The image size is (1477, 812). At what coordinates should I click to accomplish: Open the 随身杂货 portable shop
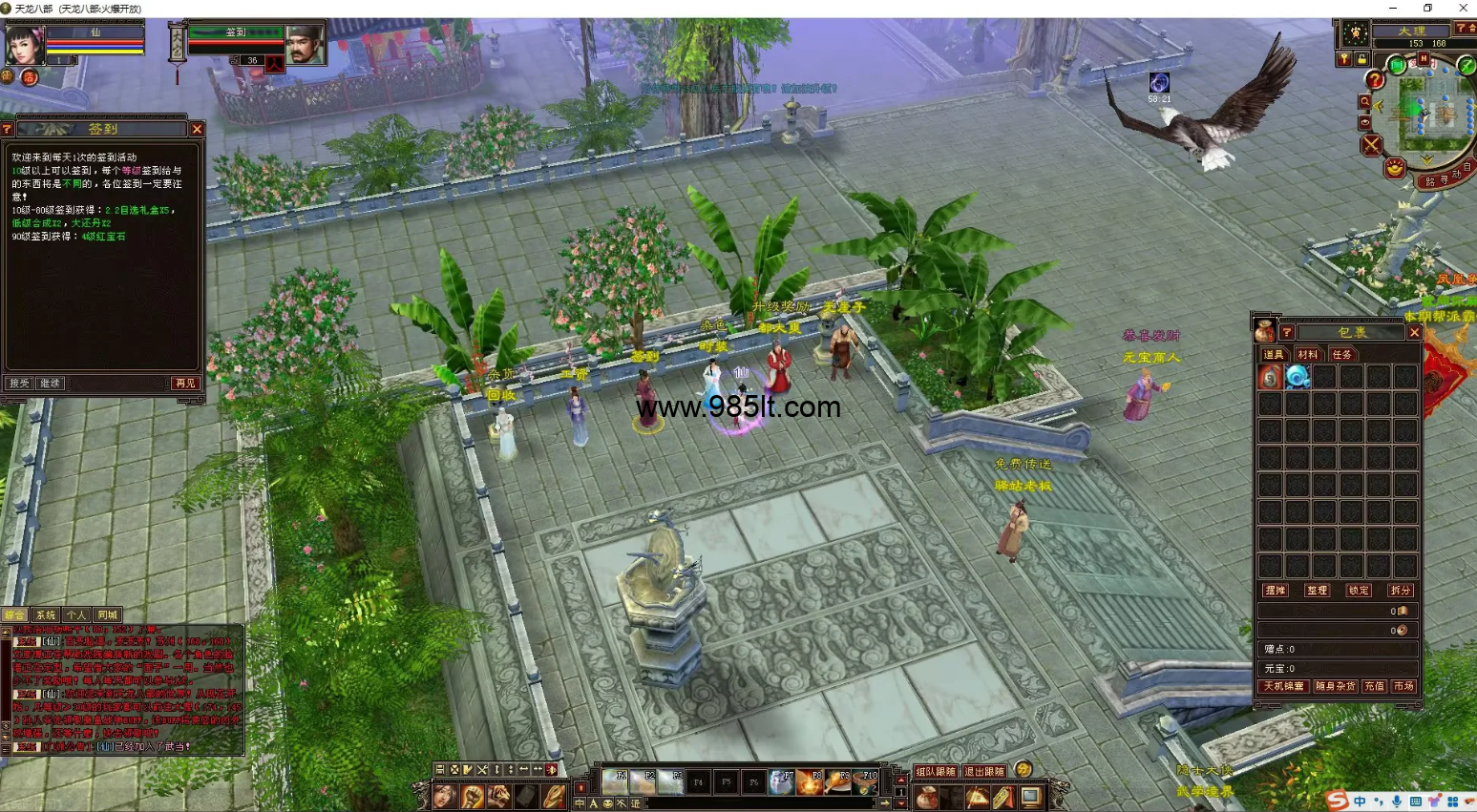tap(1335, 686)
